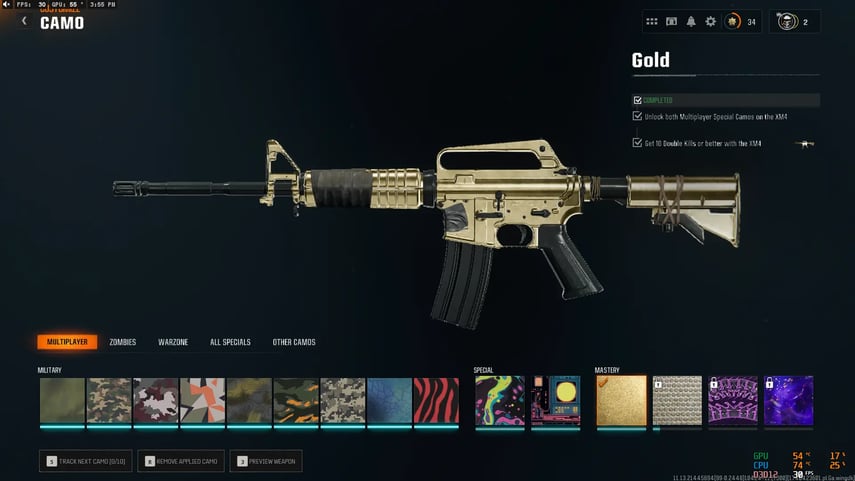Select the Other Camos tab

(294, 342)
